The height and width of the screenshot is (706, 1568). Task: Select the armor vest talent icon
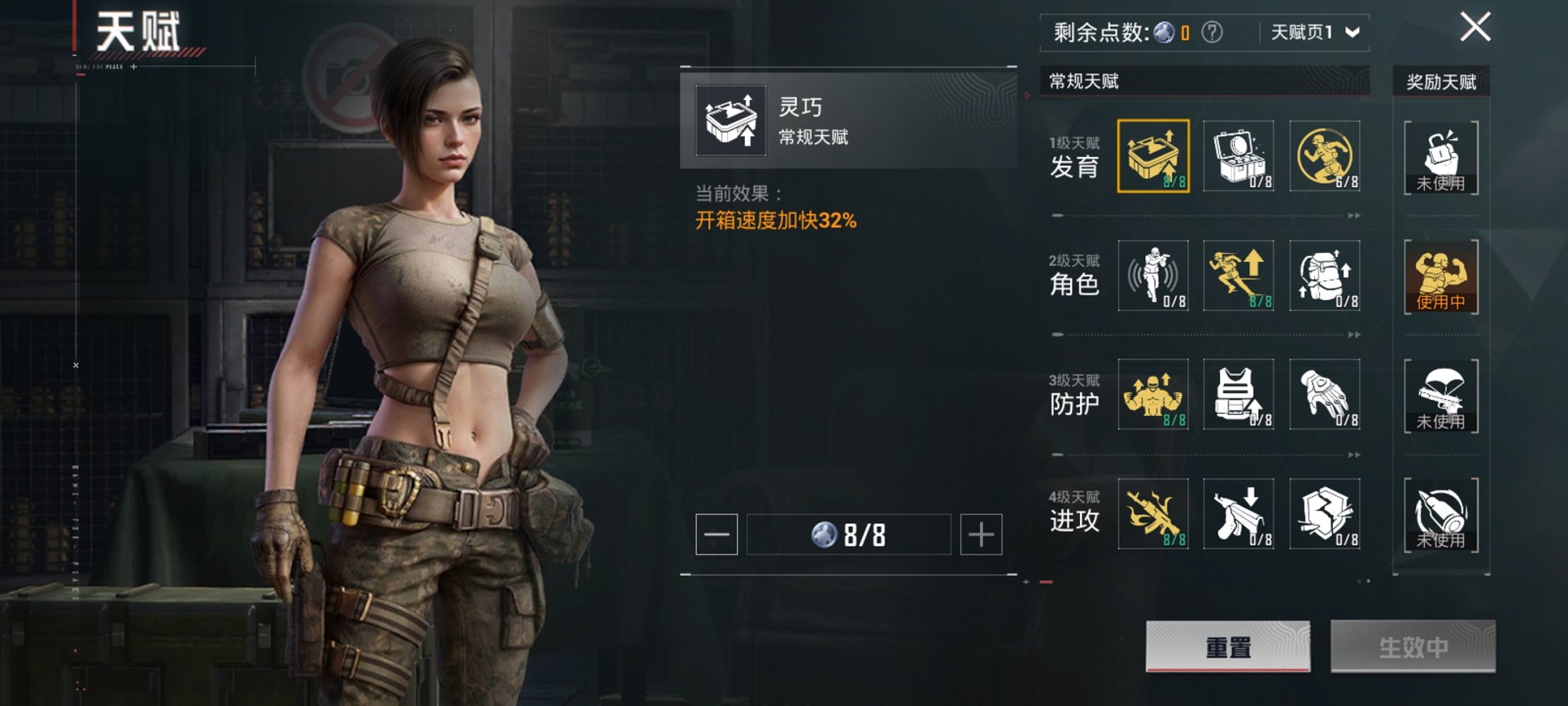1238,395
